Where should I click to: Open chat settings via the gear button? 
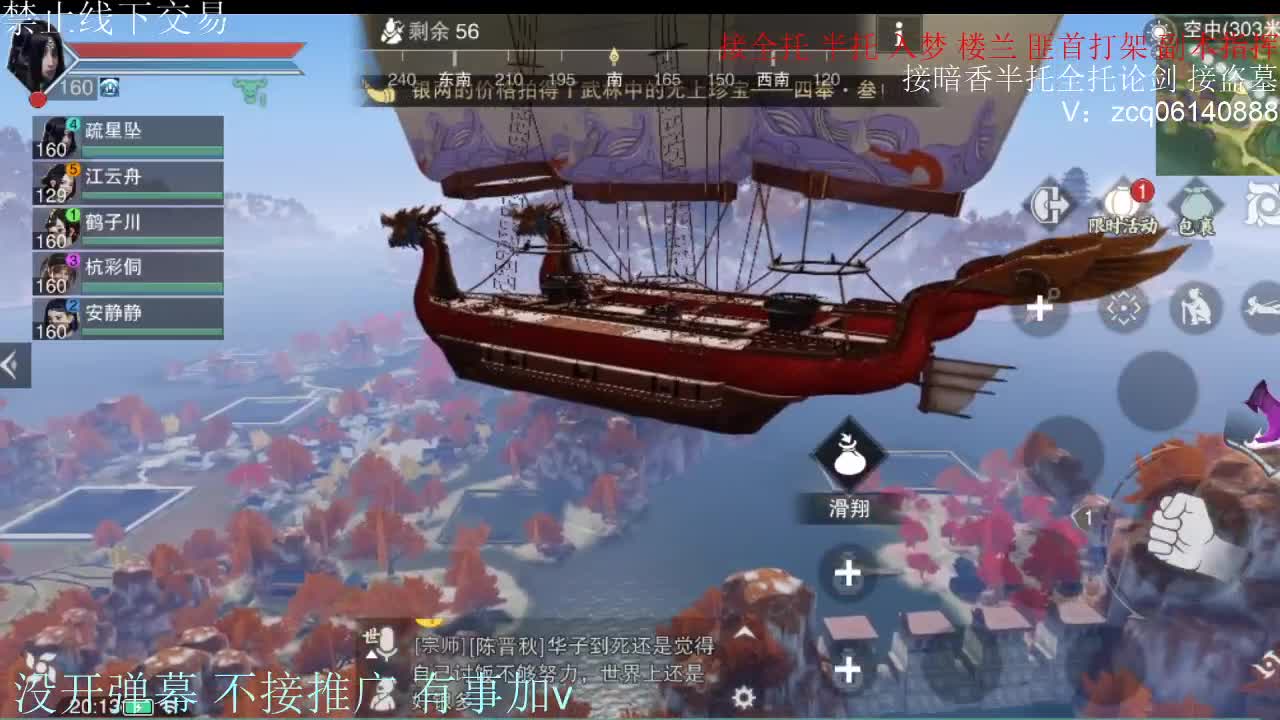[x=744, y=698]
